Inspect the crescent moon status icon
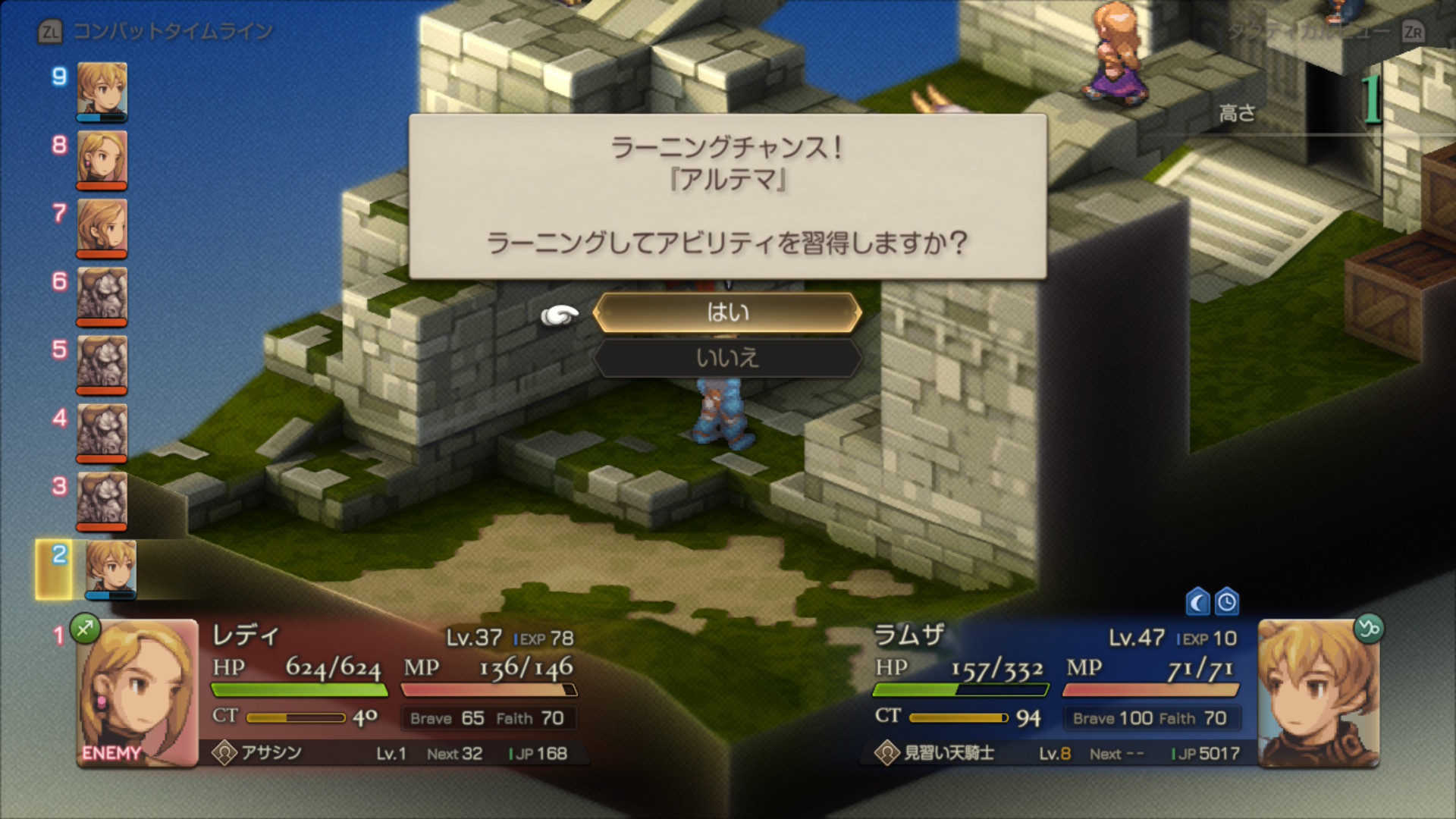Viewport: 1456px width, 819px height. click(x=1197, y=603)
